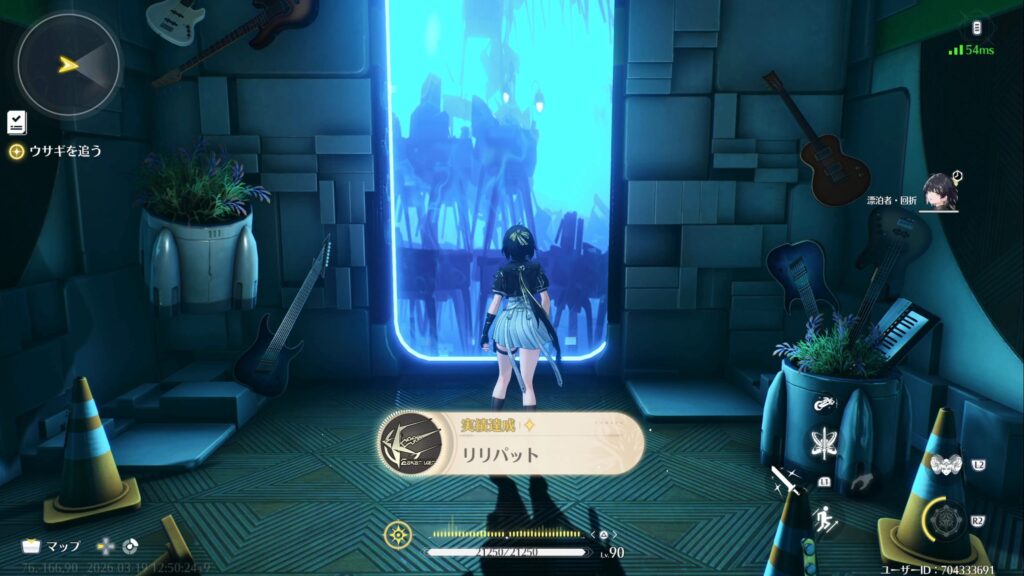Viewport: 1024px width, 576px height.
Task: Activate the sparkling sword attack icon
Action: pyautogui.click(x=787, y=483)
